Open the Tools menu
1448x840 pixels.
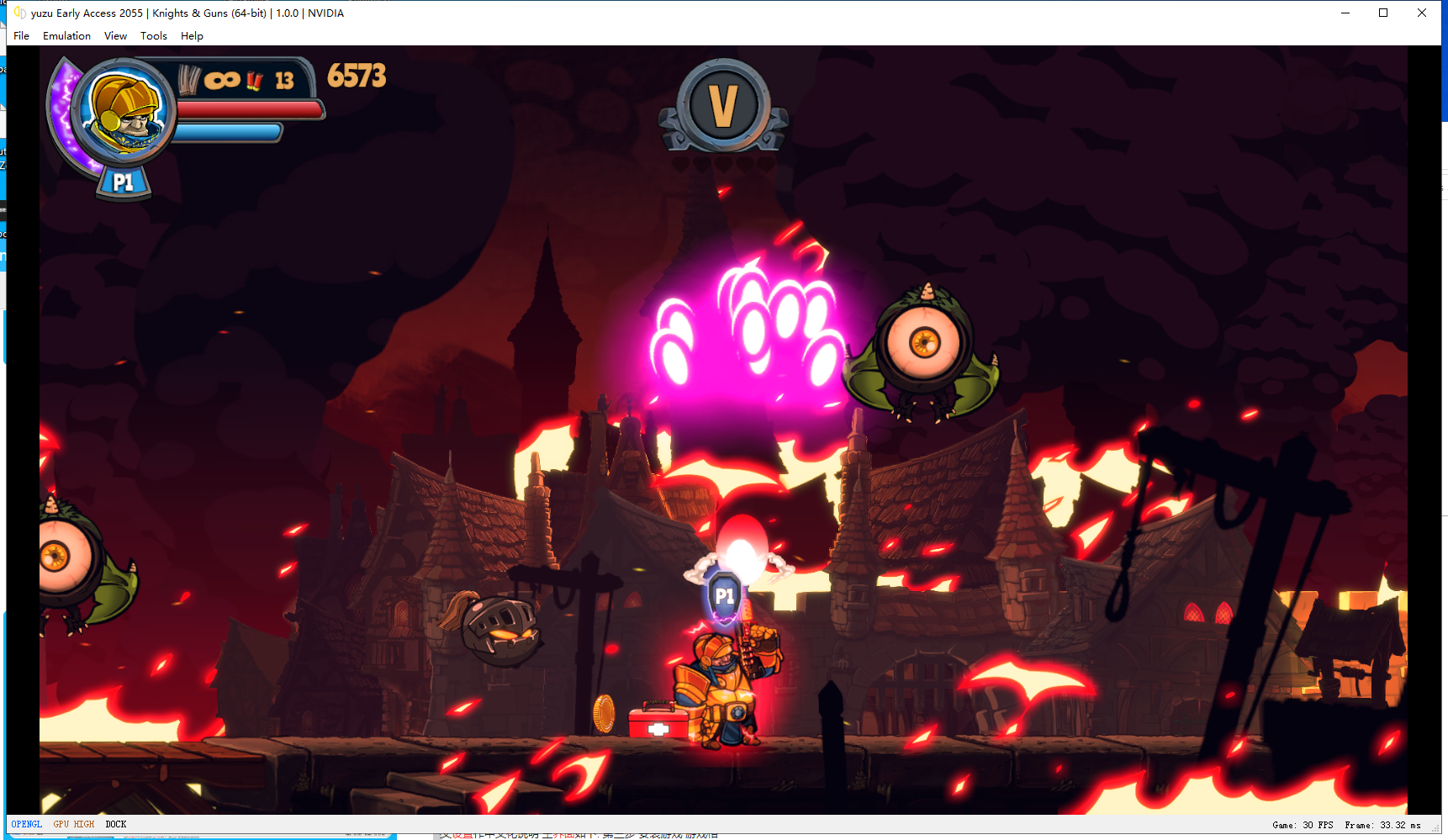click(153, 36)
